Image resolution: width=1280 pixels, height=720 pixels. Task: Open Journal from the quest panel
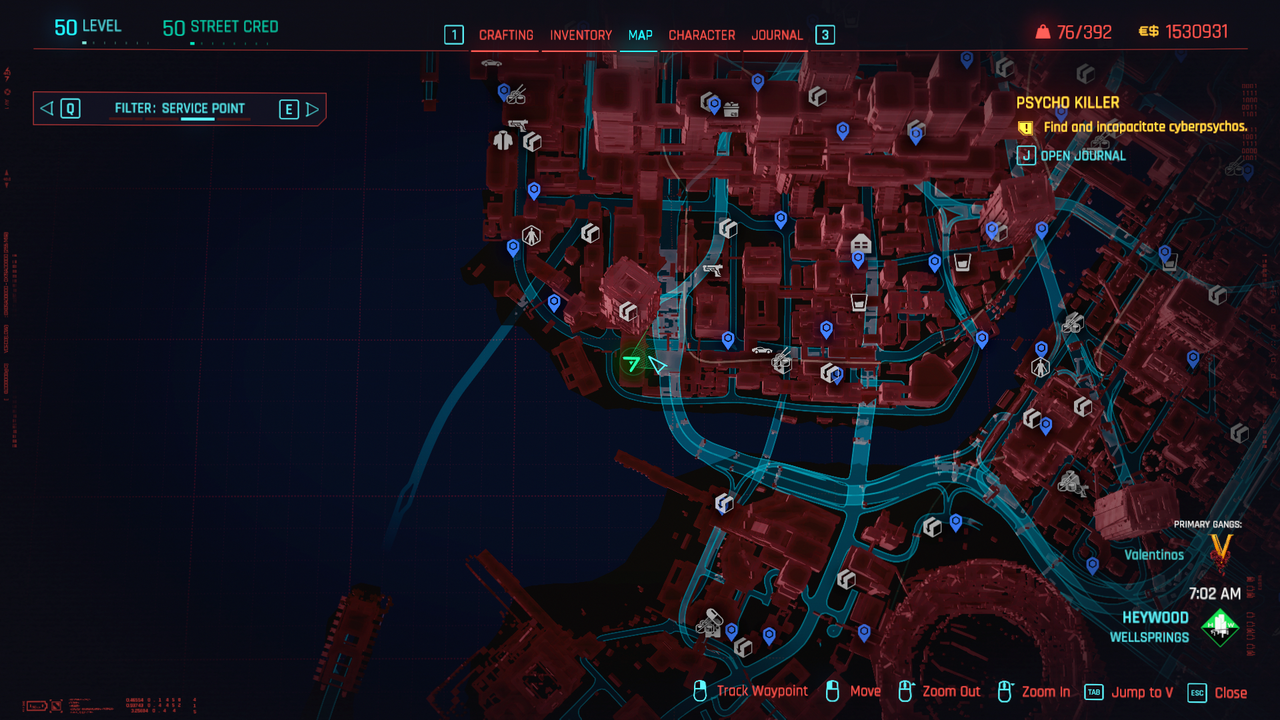[x=1072, y=155]
